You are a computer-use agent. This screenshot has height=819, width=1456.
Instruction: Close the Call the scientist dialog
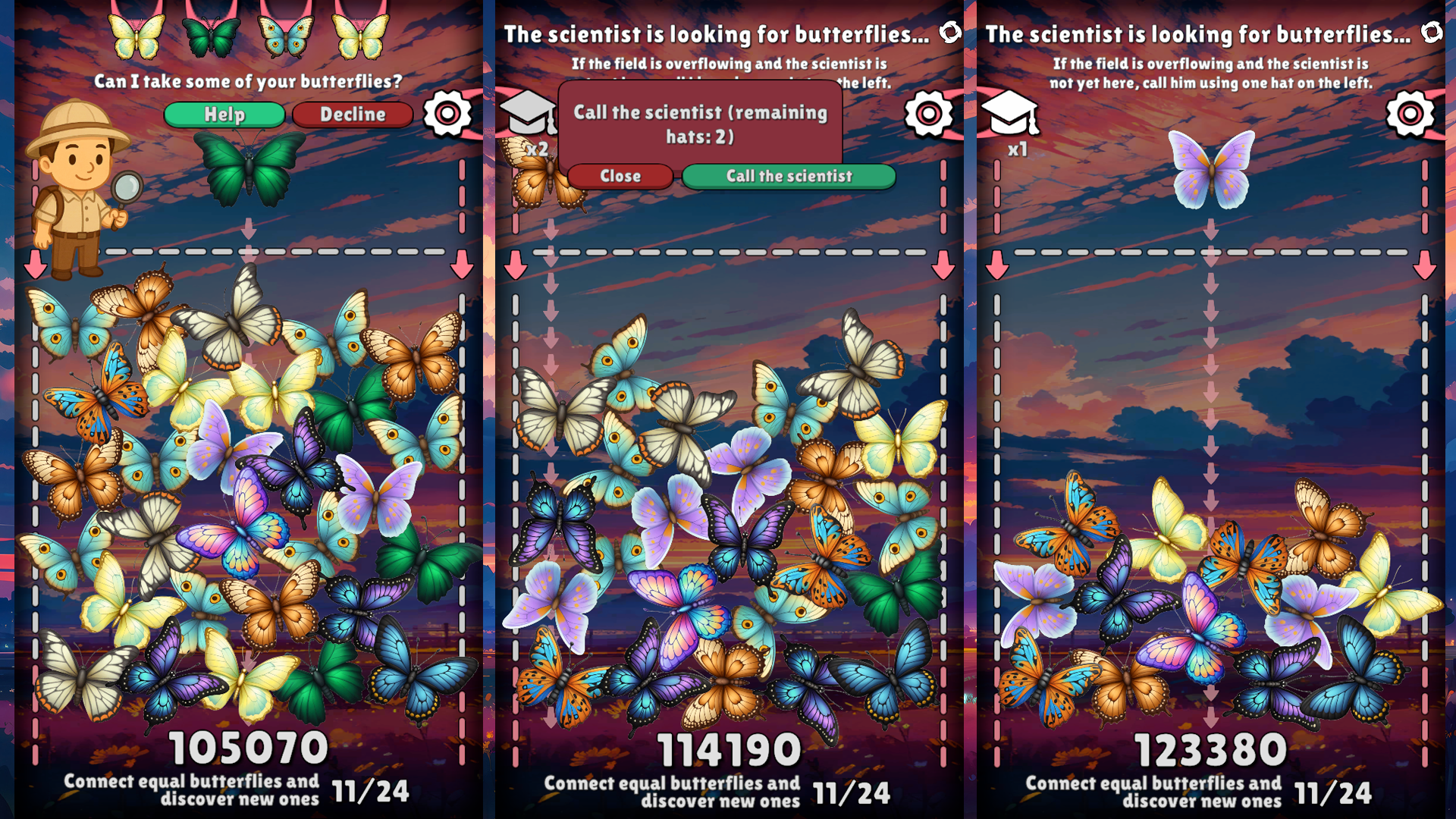621,177
